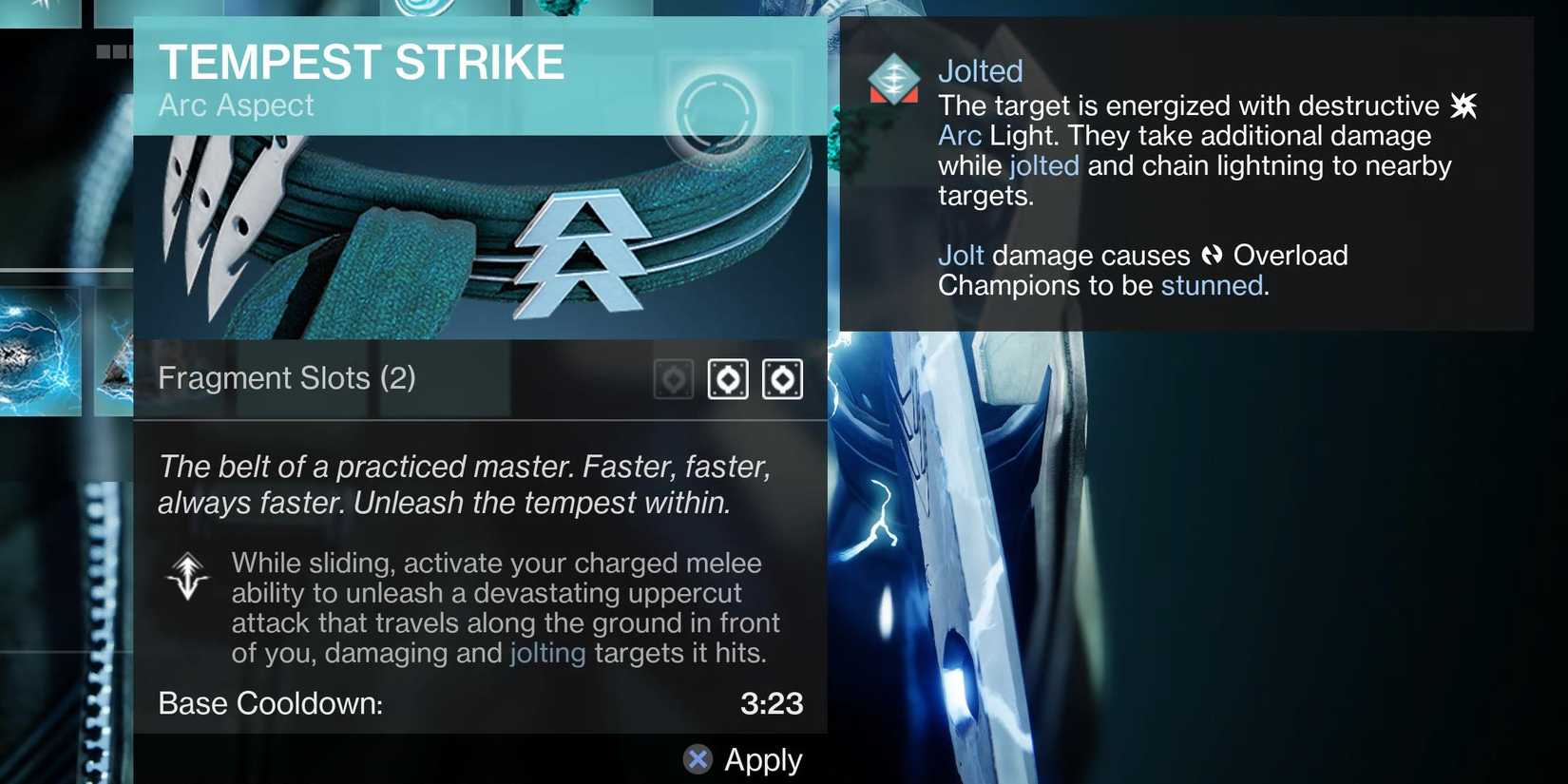Click the Arc Aspect subtitle label
Image resolution: width=1568 pixels, height=784 pixels.
pos(235,105)
